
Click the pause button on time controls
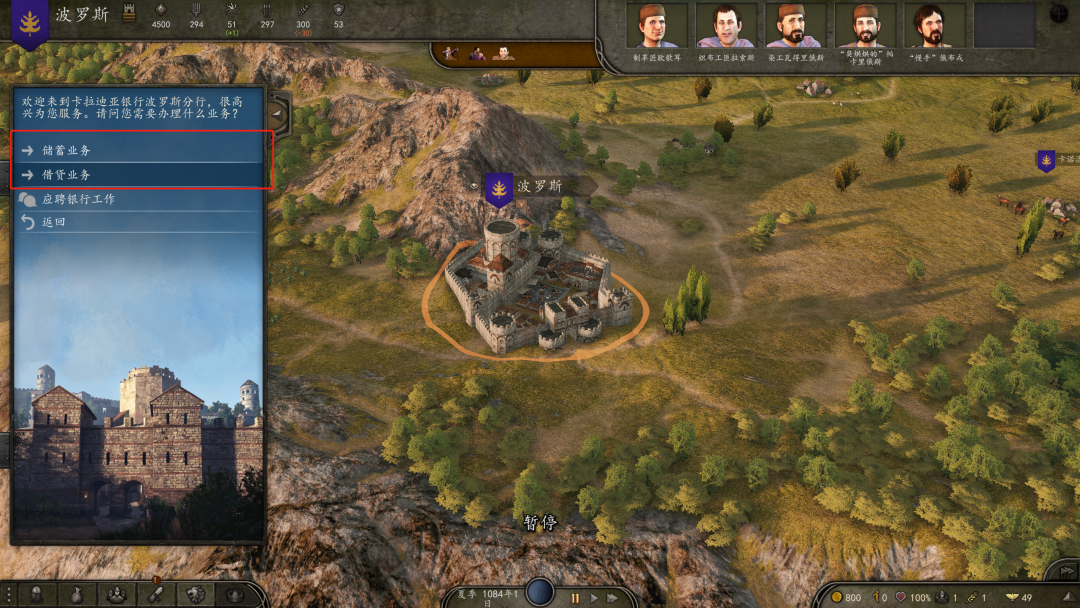tap(576, 597)
